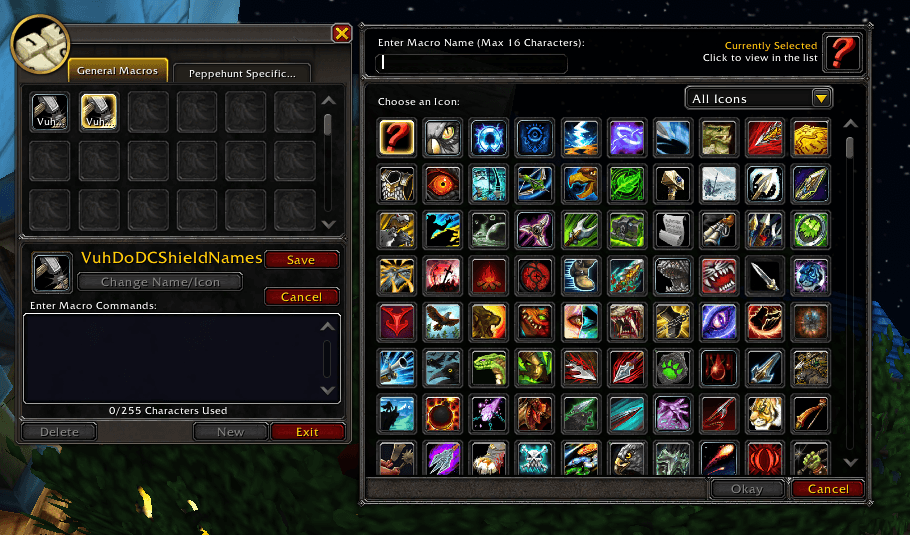Choose the green paw print icon
The width and height of the screenshot is (910, 535).
click(673, 368)
